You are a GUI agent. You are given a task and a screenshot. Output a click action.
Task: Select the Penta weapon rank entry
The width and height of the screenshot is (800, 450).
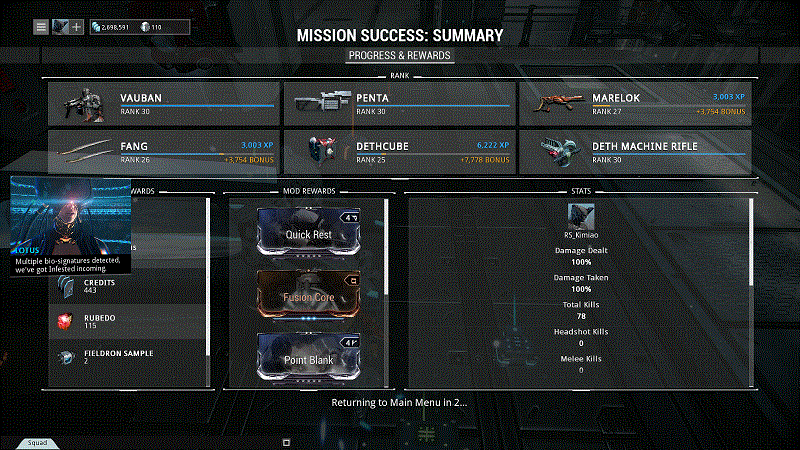point(399,103)
